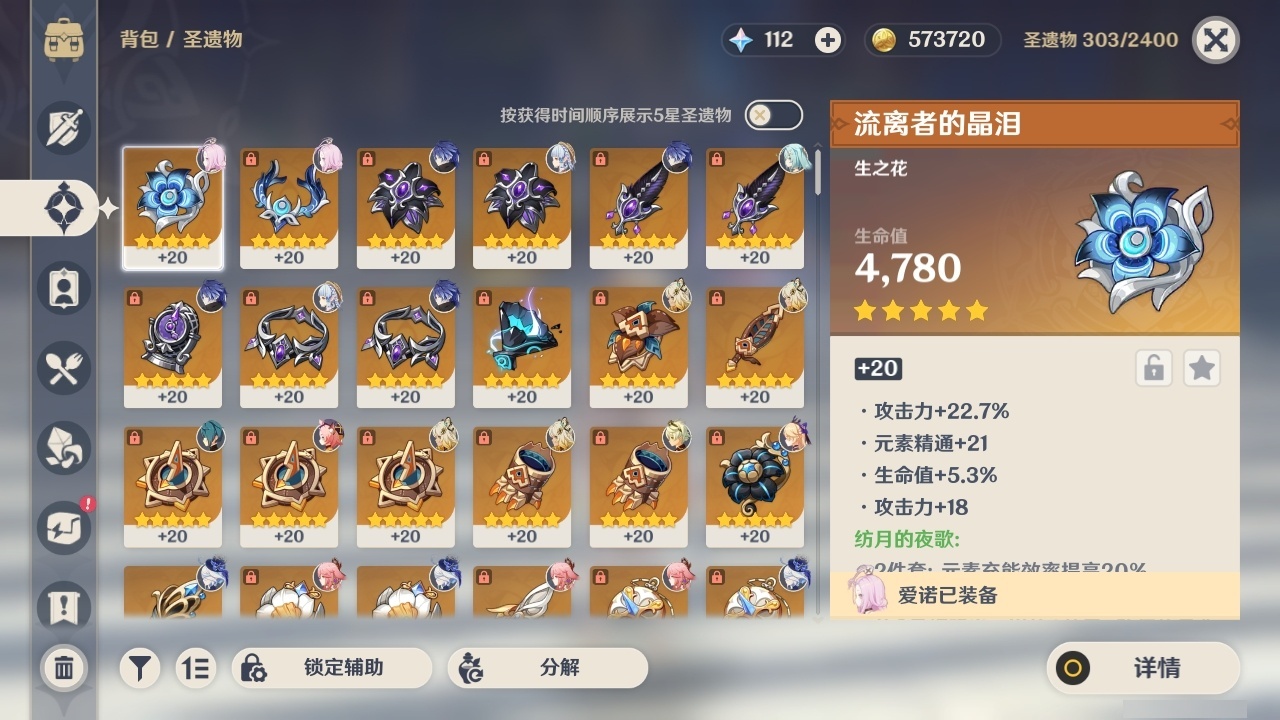Open the filter icon in bottom bar

140,668
